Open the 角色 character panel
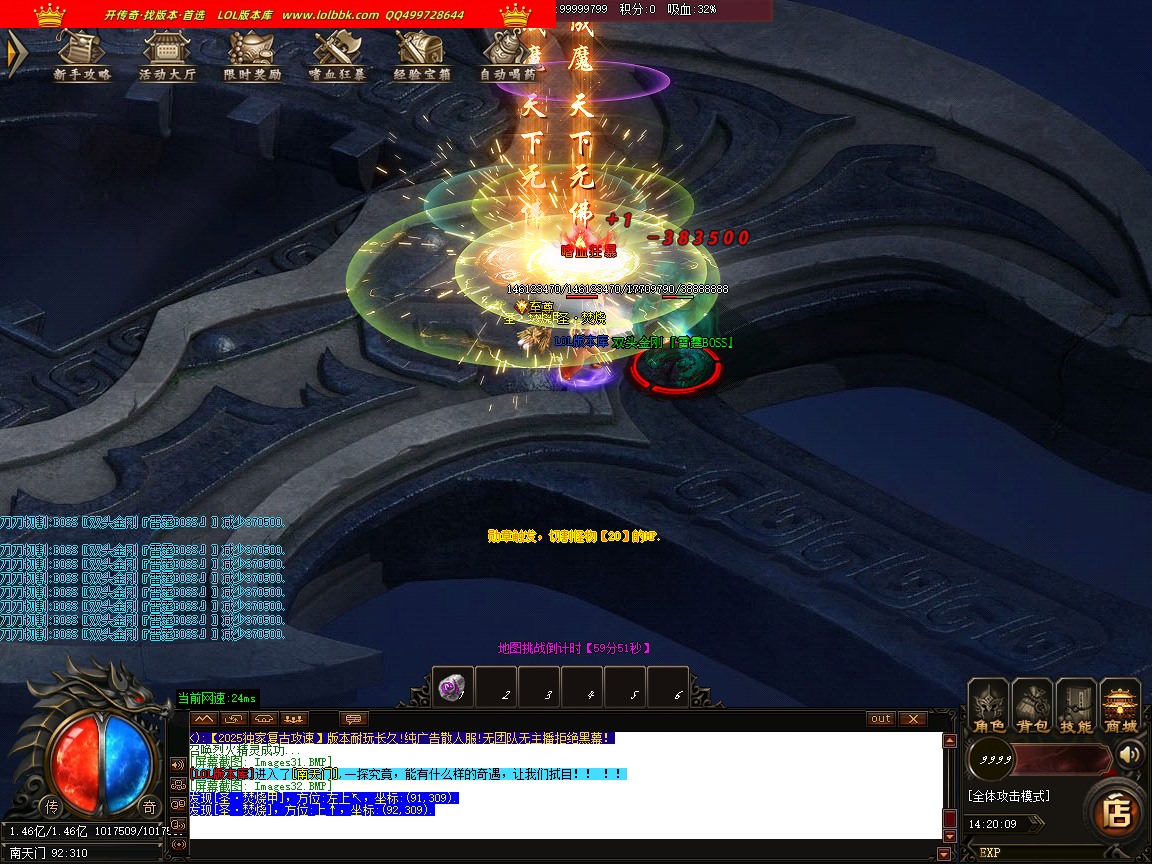 click(x=988, y=706)
